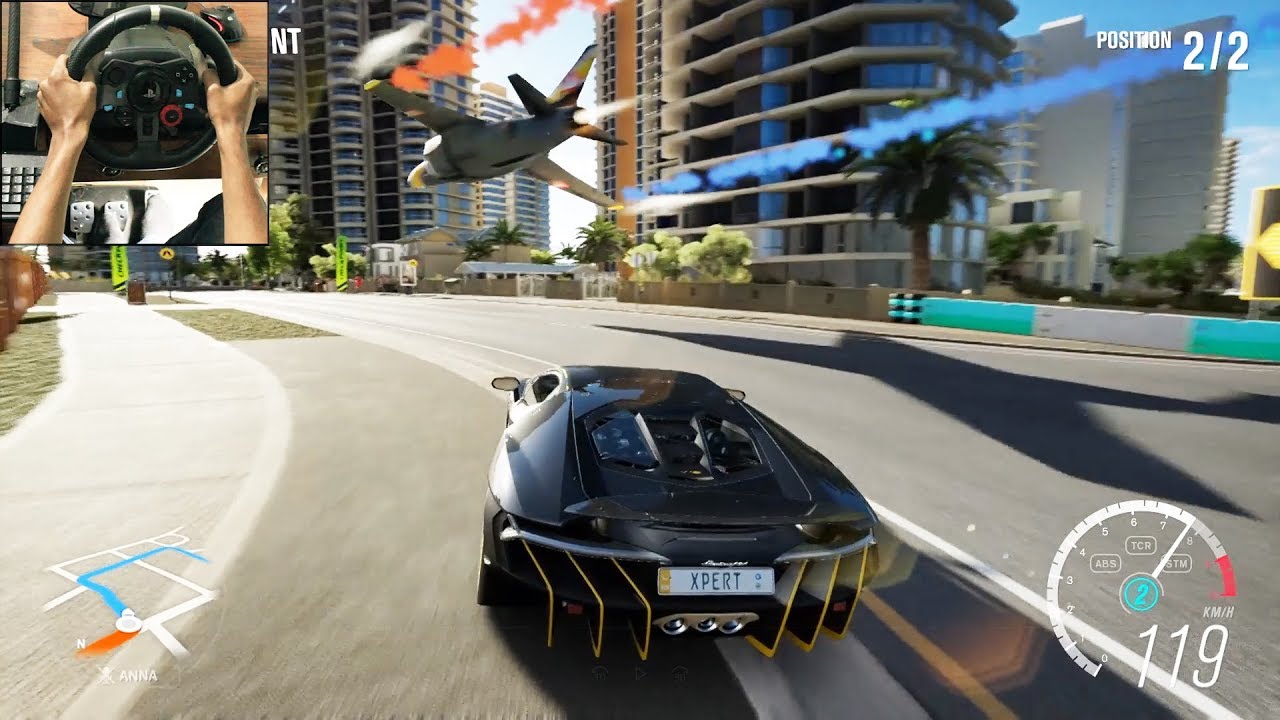This screenshot has width=1280, height=720.
Task: Expand the blue route line on the minimap
Action: point(104,585)
